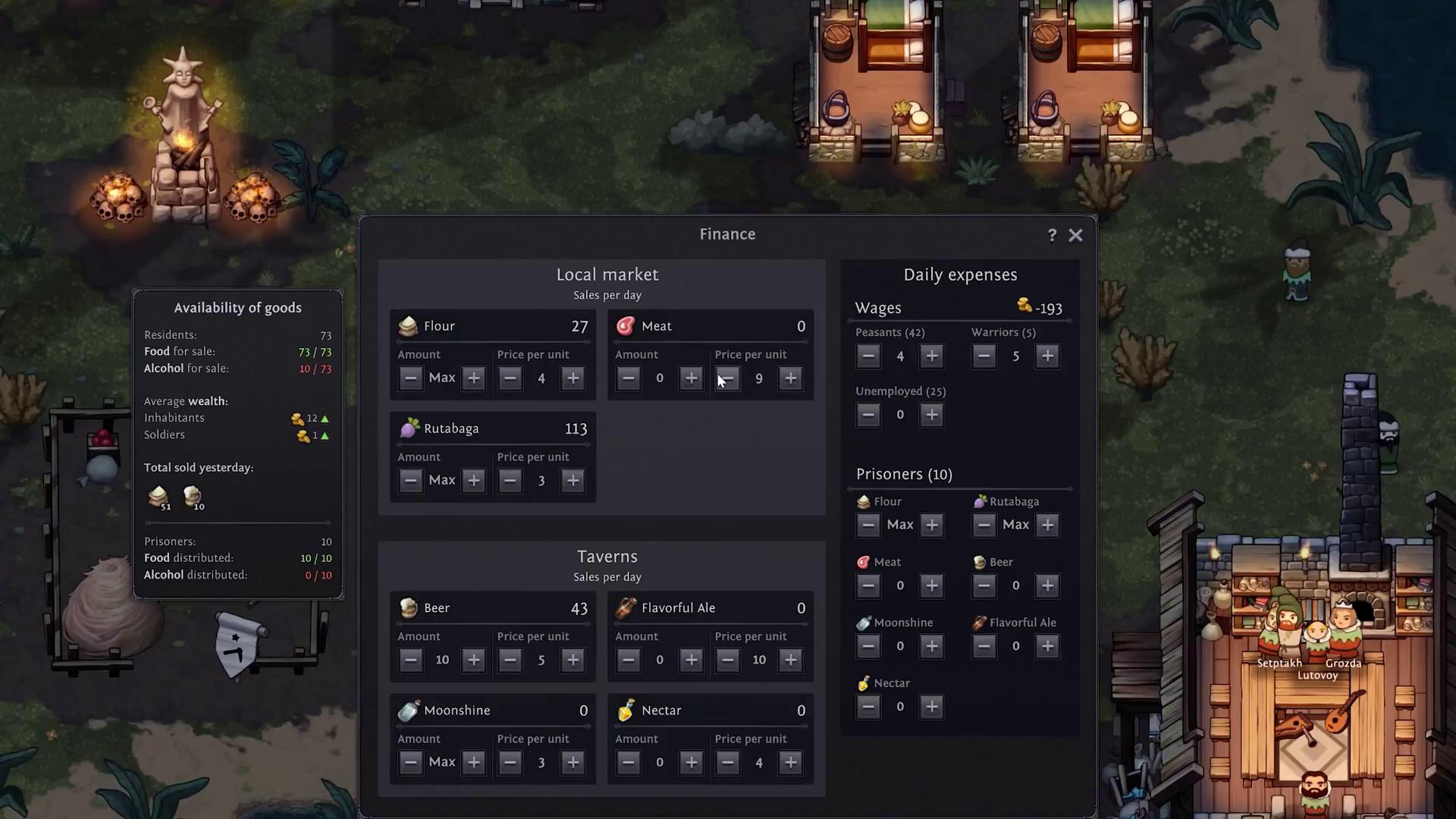
Task: Close the Finance window
Action: (x=1075, y=235)
